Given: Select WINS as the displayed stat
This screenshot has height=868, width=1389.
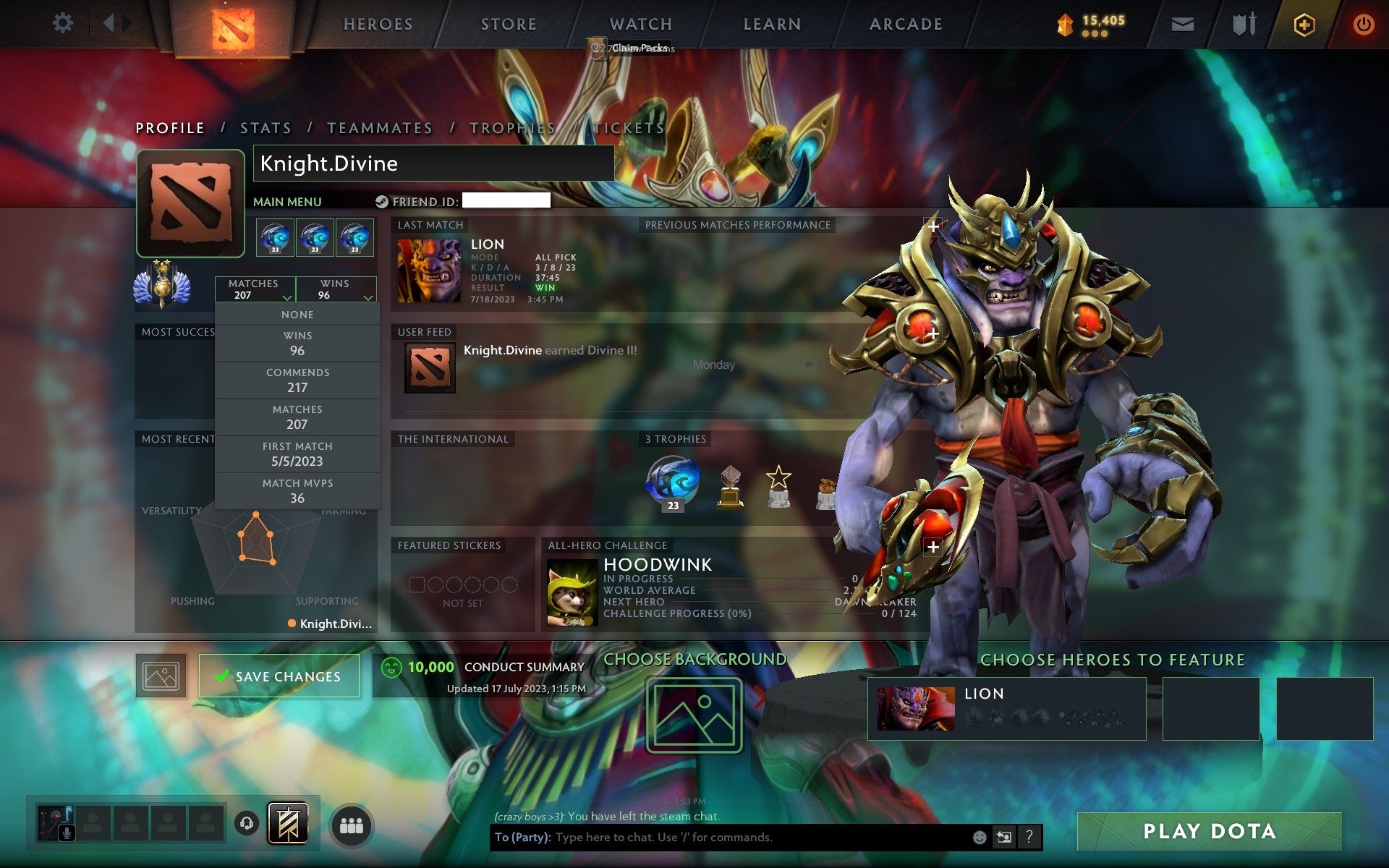Looking at the screenshot, I should (298, 343).
